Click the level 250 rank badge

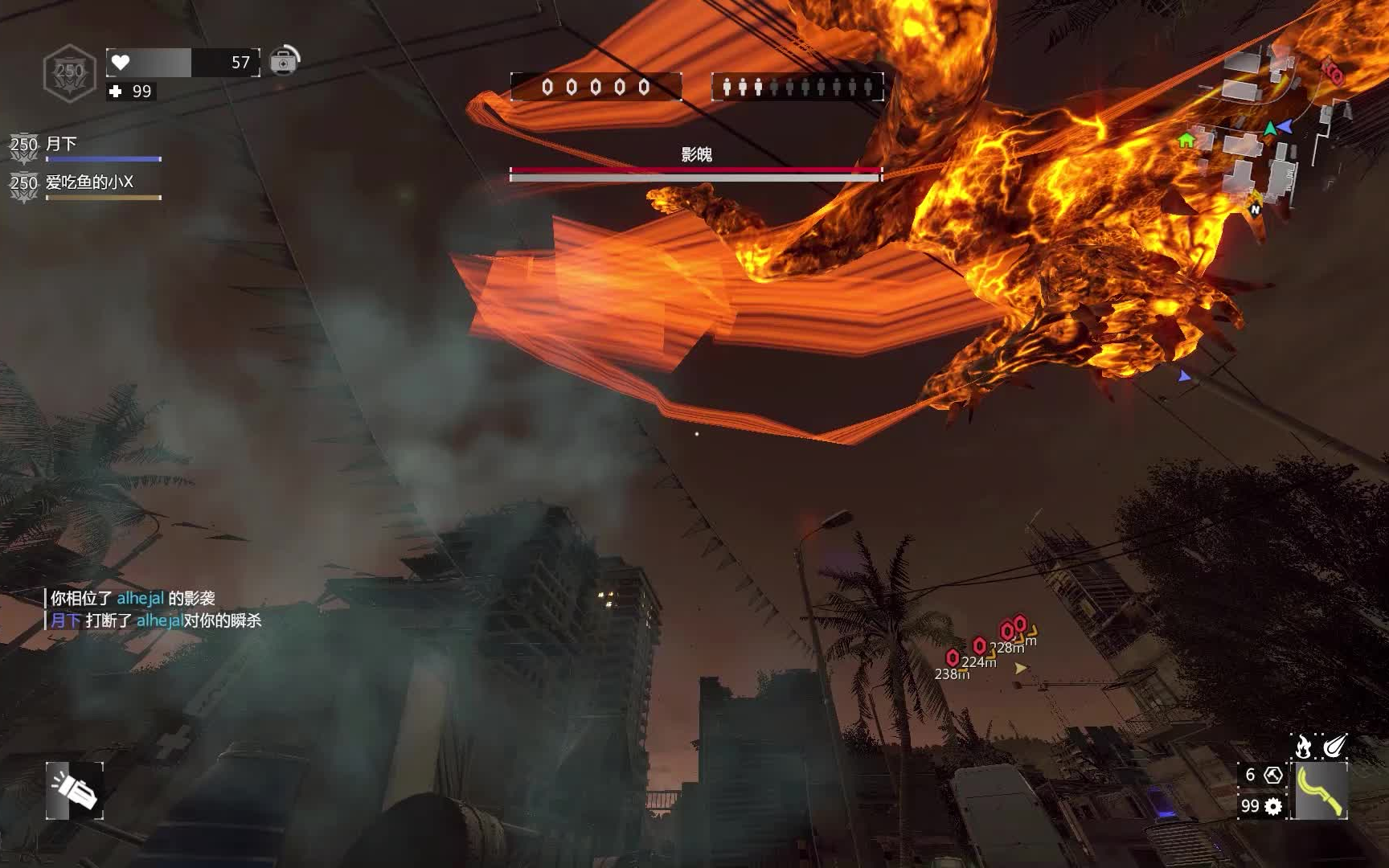pyautogui.click(x=69, y=72)
